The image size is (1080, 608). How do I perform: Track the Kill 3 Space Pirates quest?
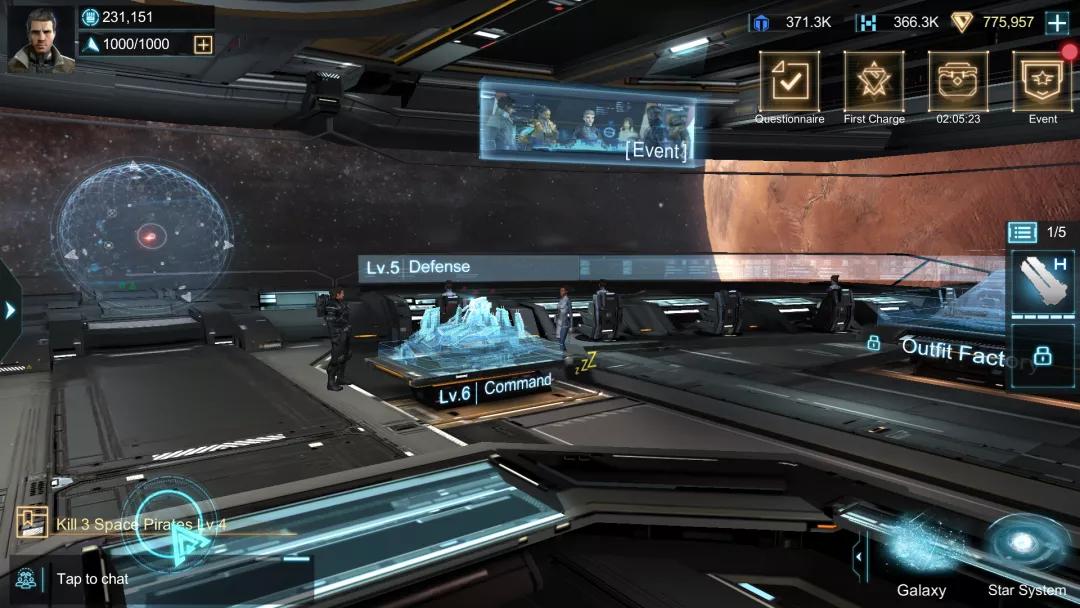tap(140, 524)
